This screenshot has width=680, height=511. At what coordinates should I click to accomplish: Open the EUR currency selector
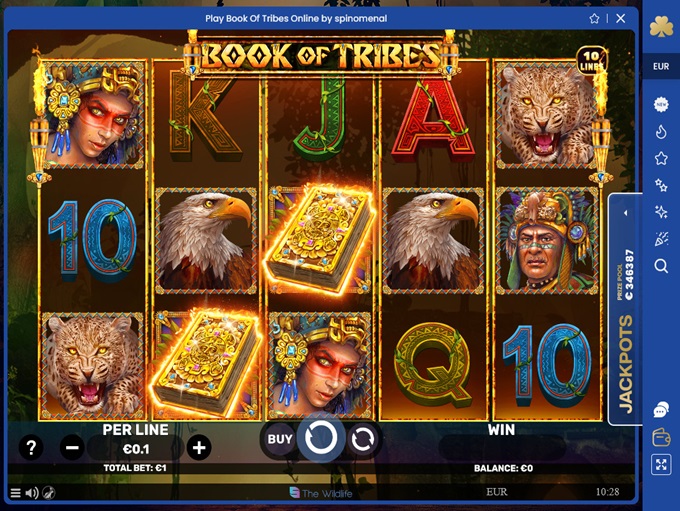coord(661,66)
